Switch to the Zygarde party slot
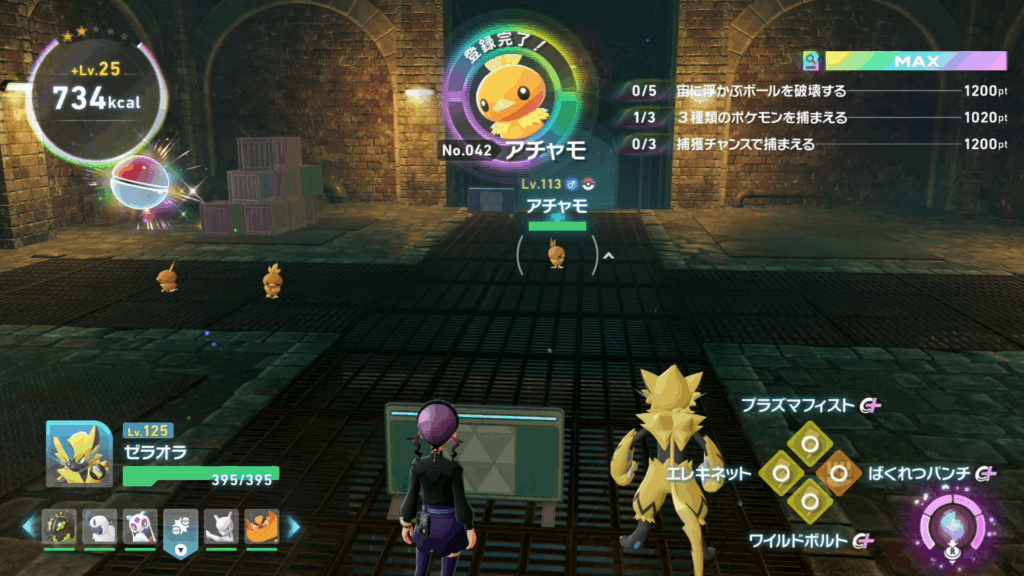Image resolution: width=1024 pixels, height=576 pixels. pyautogui.click(x=59, y=526)
